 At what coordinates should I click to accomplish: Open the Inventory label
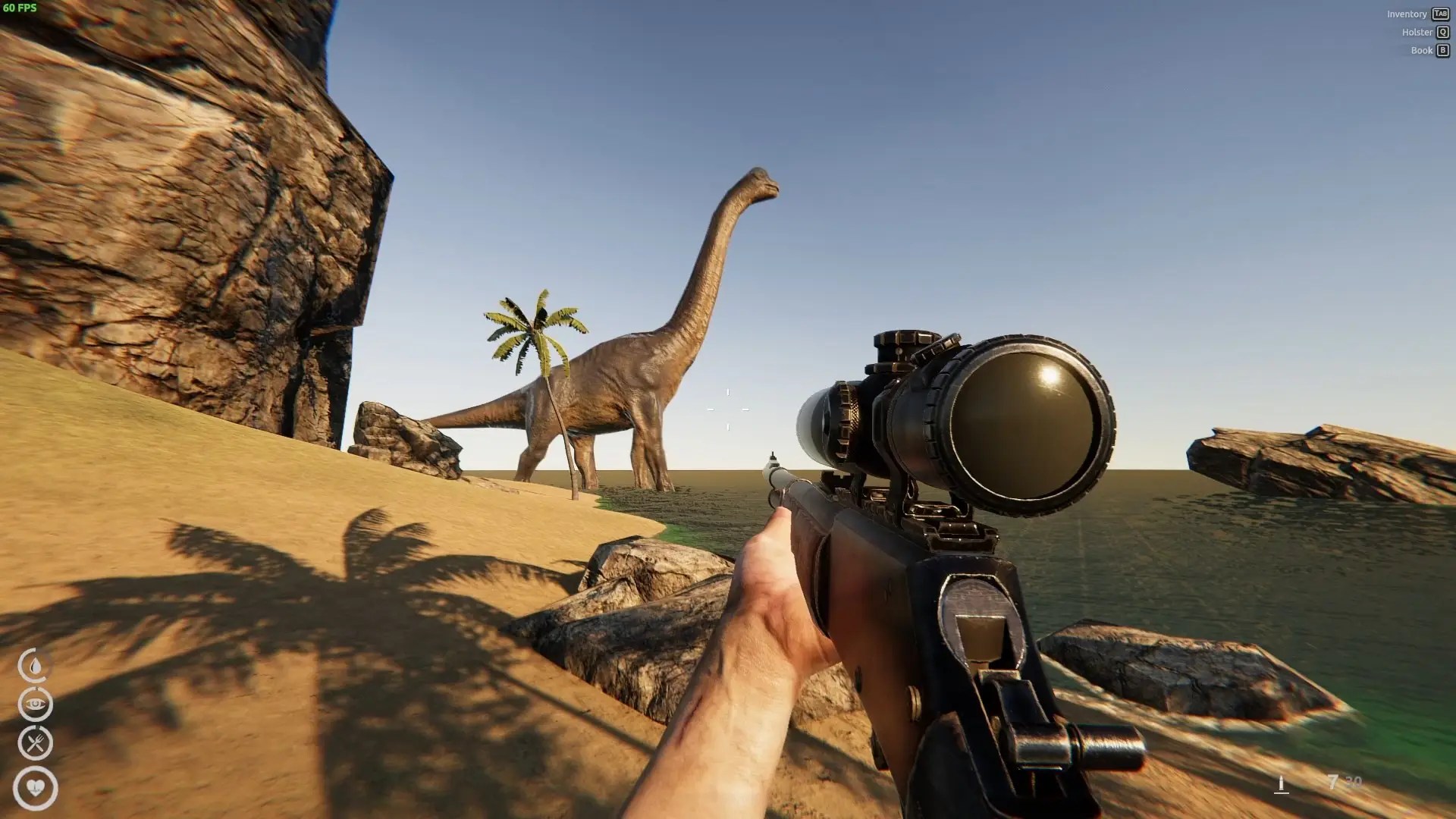point(1407,14)
